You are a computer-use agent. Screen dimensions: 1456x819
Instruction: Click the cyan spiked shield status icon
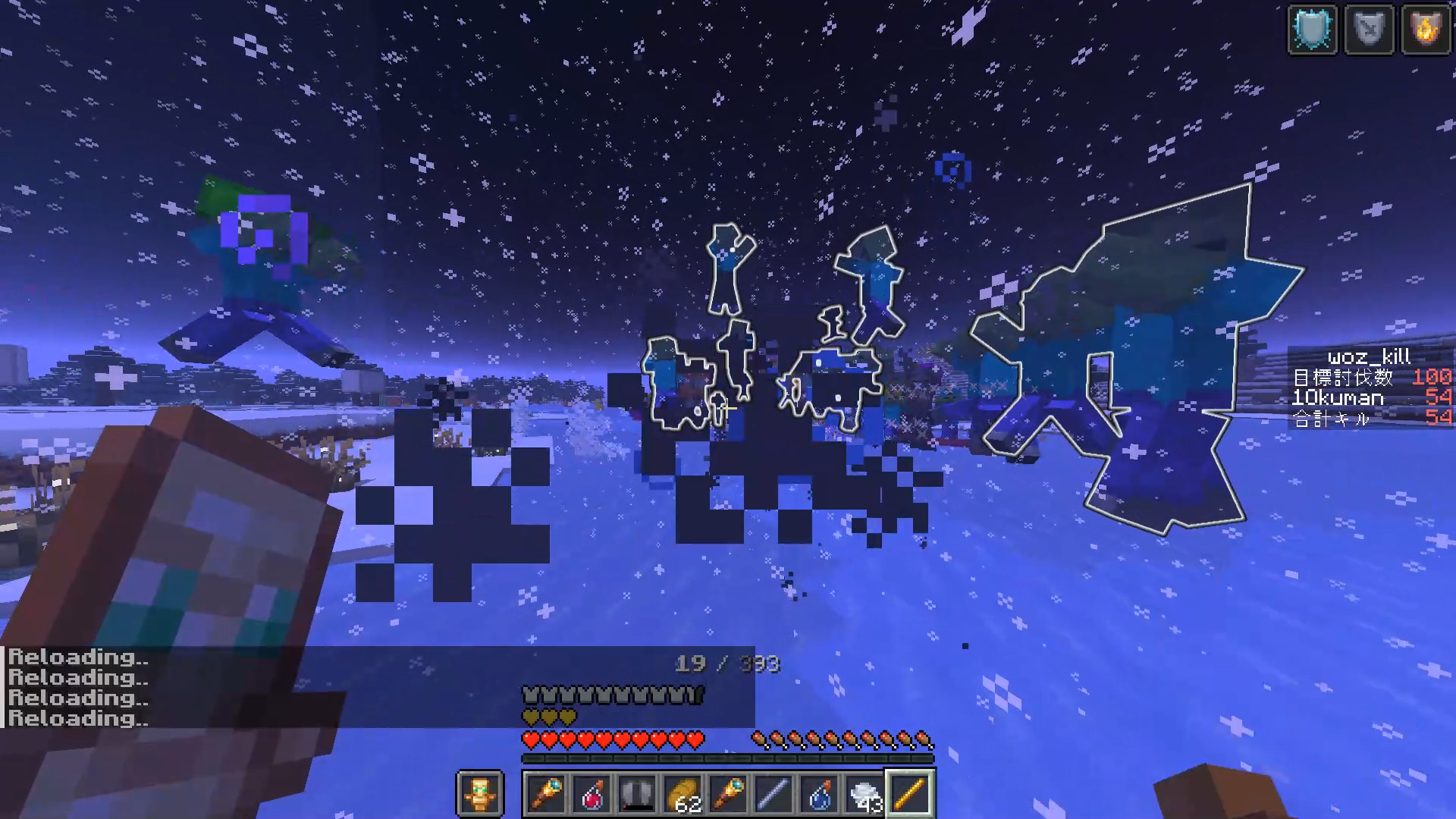(1313, 30)
